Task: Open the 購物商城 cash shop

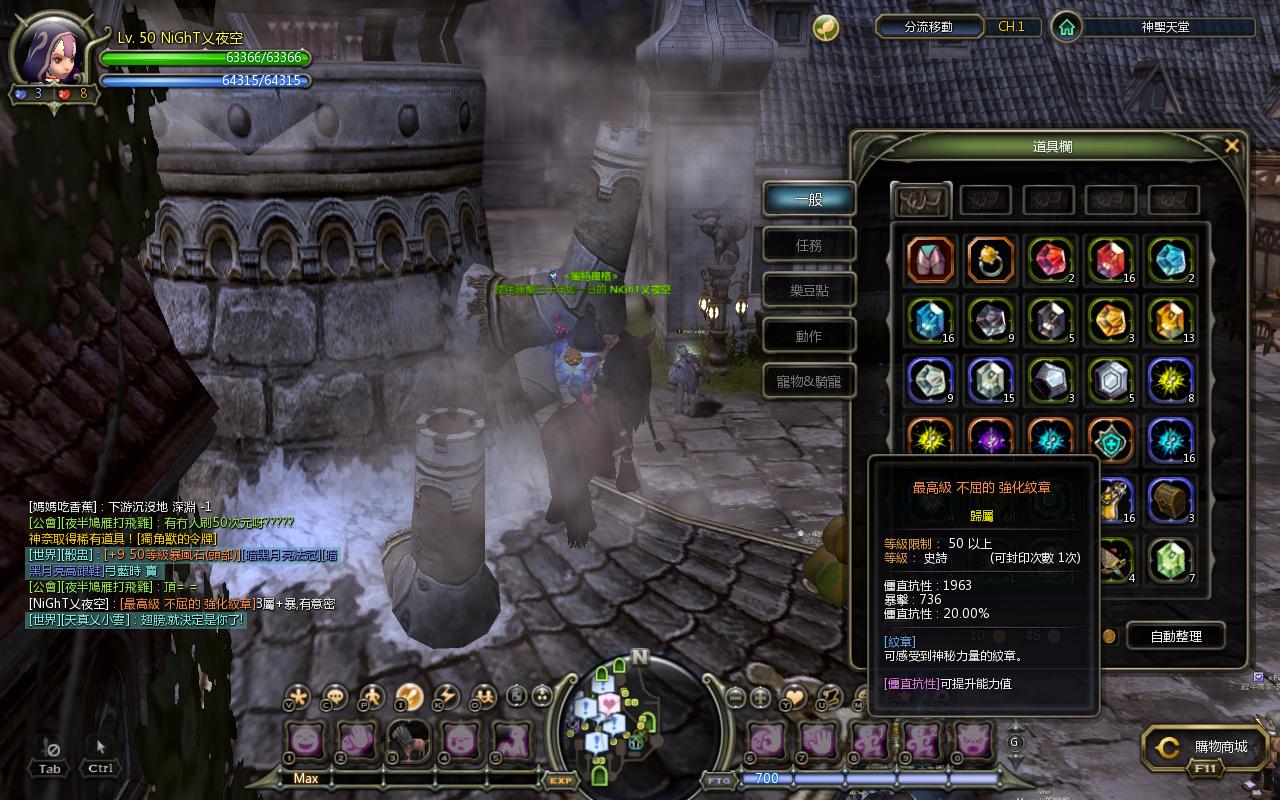Action: point(1209,747)
